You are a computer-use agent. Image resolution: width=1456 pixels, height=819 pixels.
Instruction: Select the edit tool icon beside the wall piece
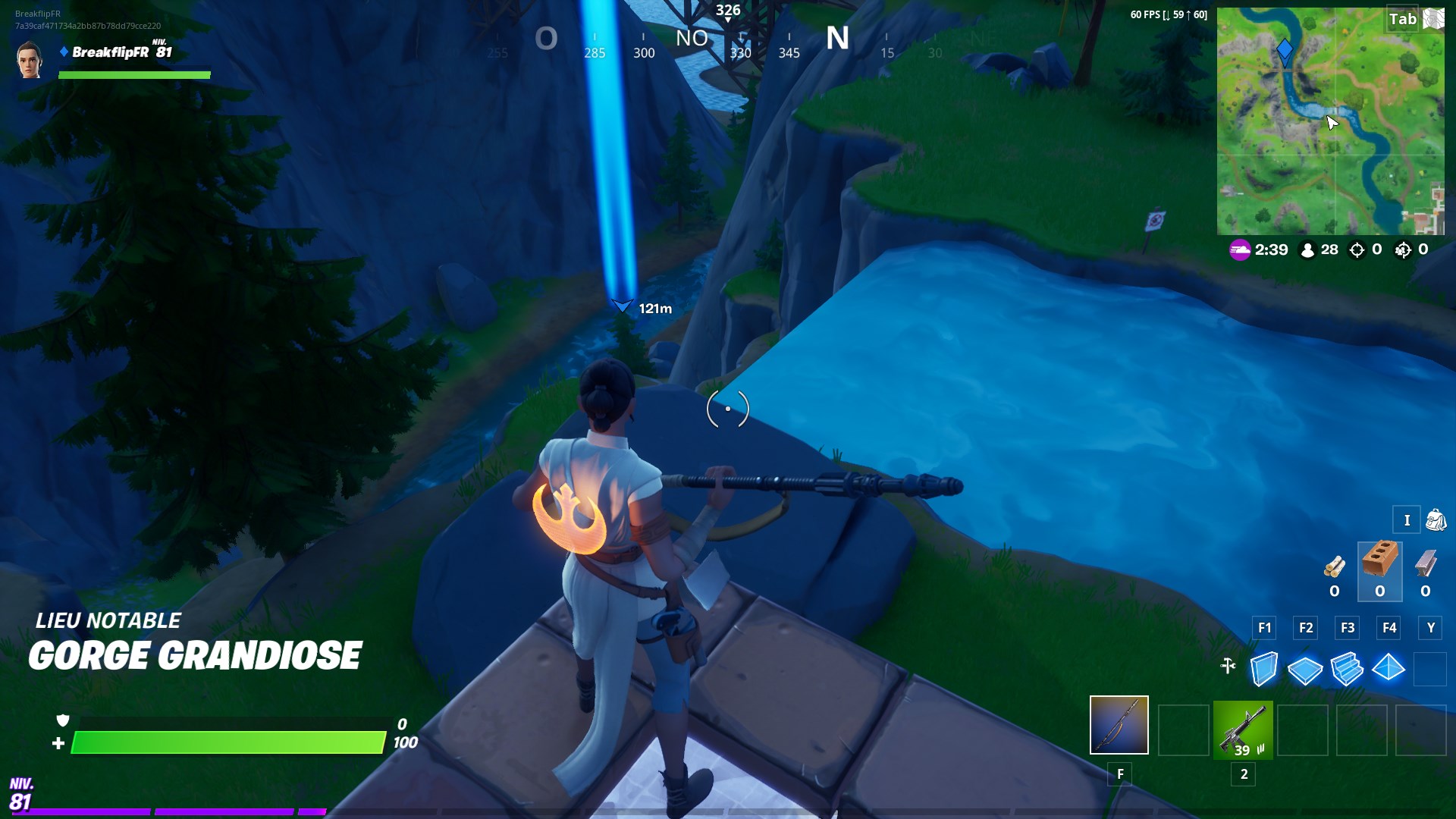click(1227, 667)
